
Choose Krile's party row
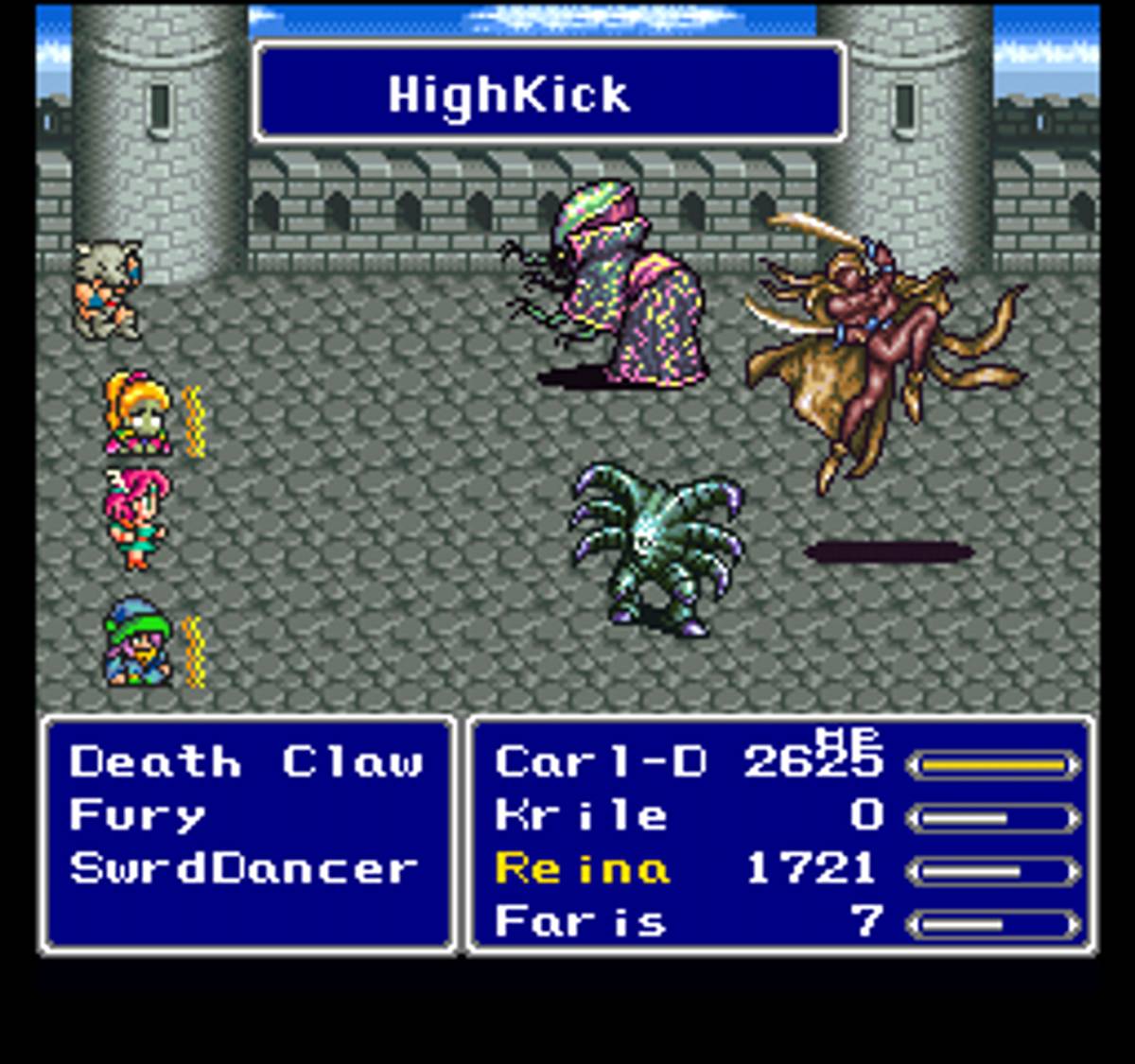tap(581, 815)
